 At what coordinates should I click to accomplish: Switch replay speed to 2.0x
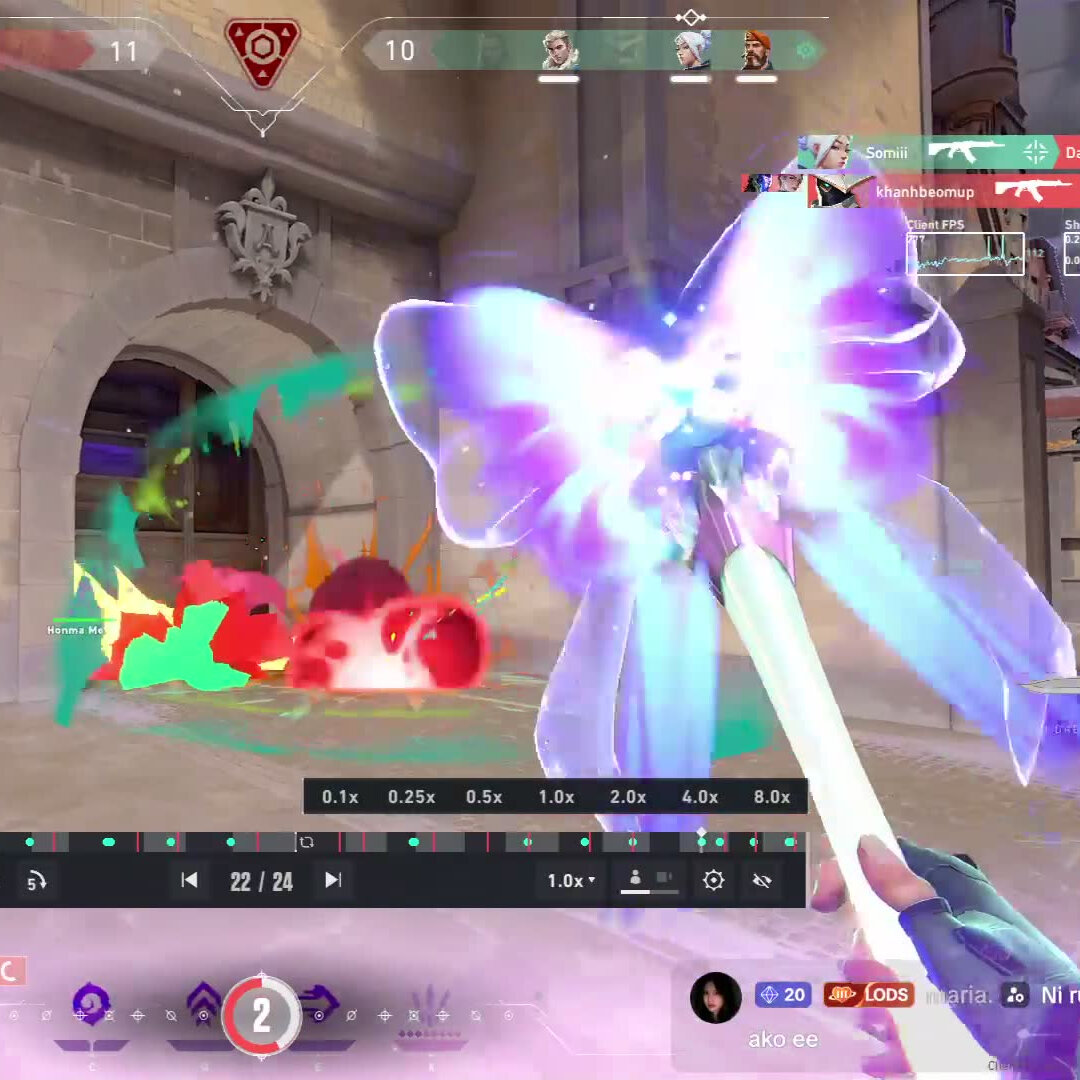tap(628, 797)
